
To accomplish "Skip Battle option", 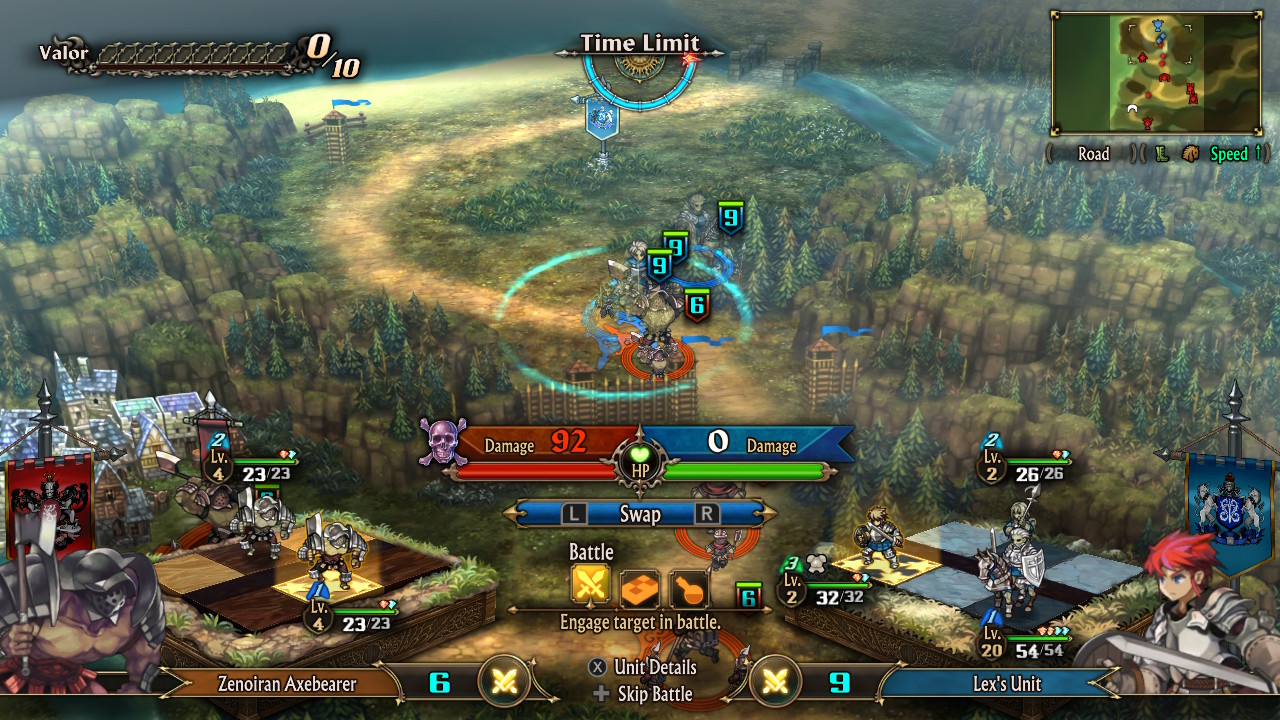I will (x=644, y=693).
